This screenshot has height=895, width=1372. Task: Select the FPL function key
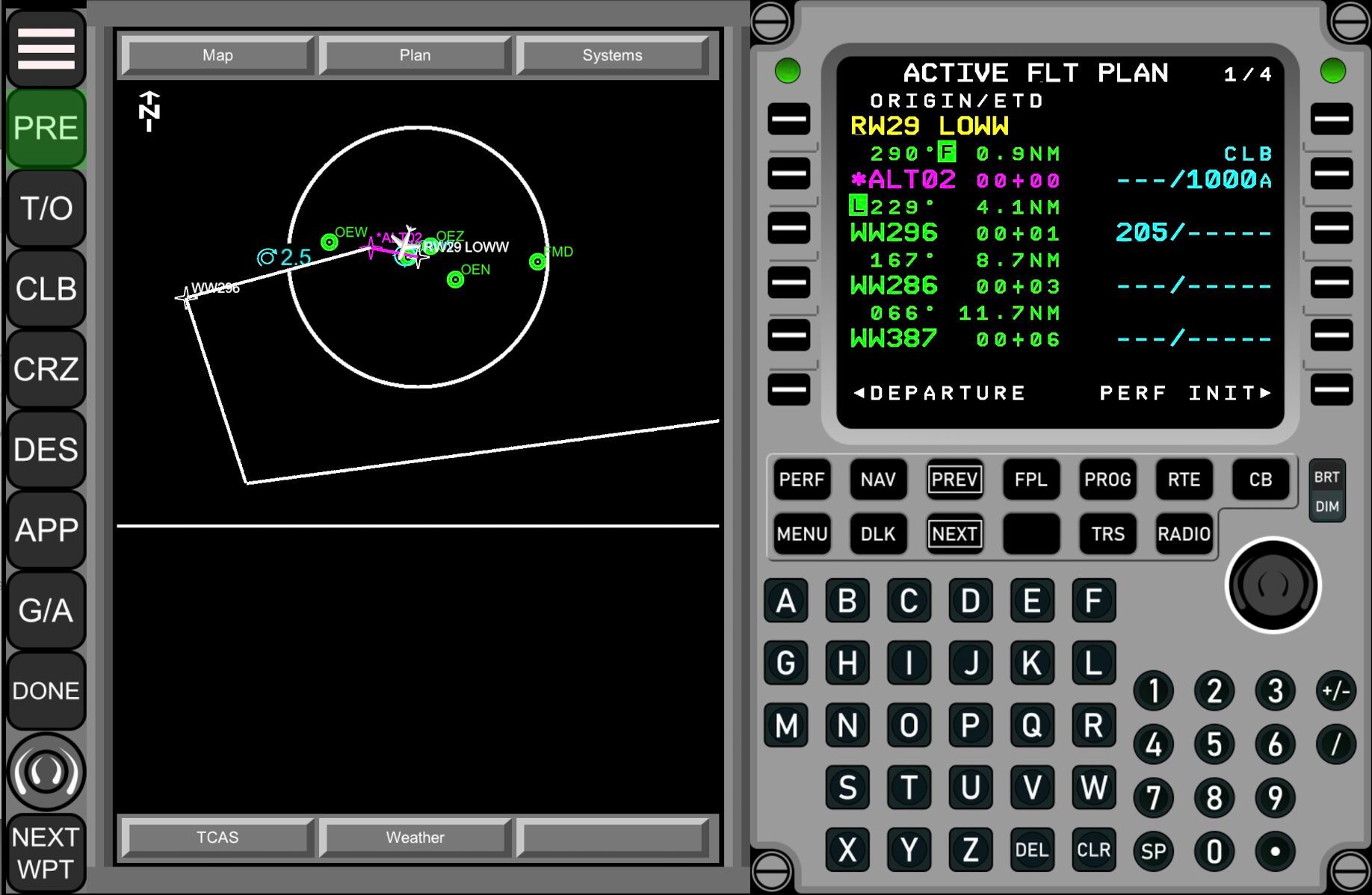[1030, 480]
